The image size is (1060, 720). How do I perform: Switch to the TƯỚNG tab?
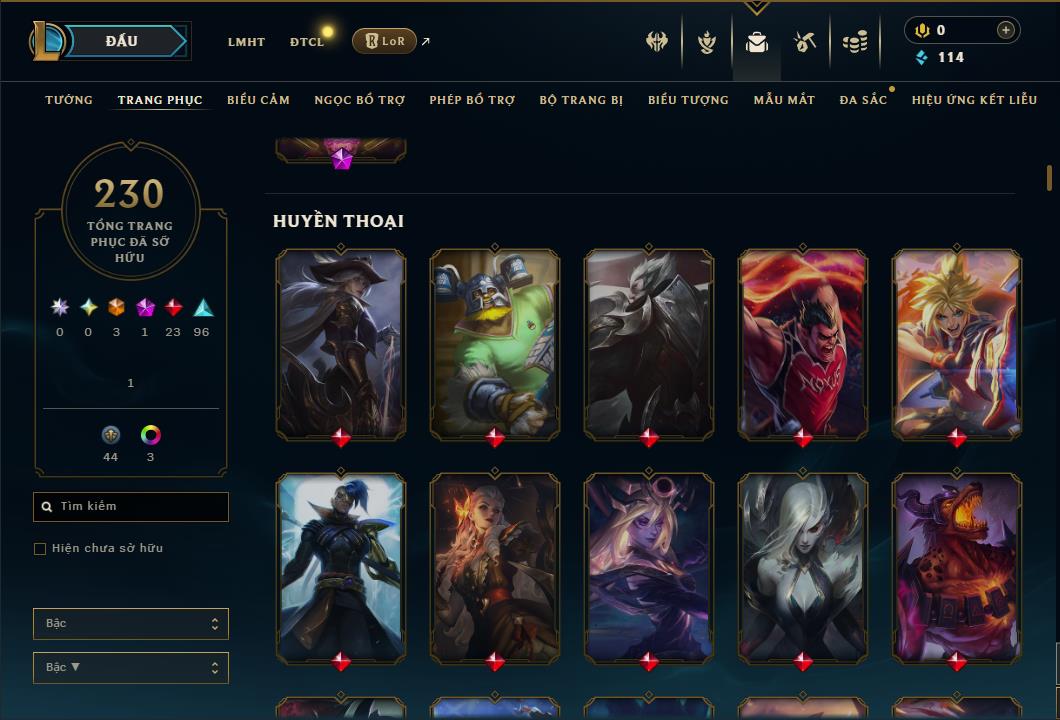(69, 100)
